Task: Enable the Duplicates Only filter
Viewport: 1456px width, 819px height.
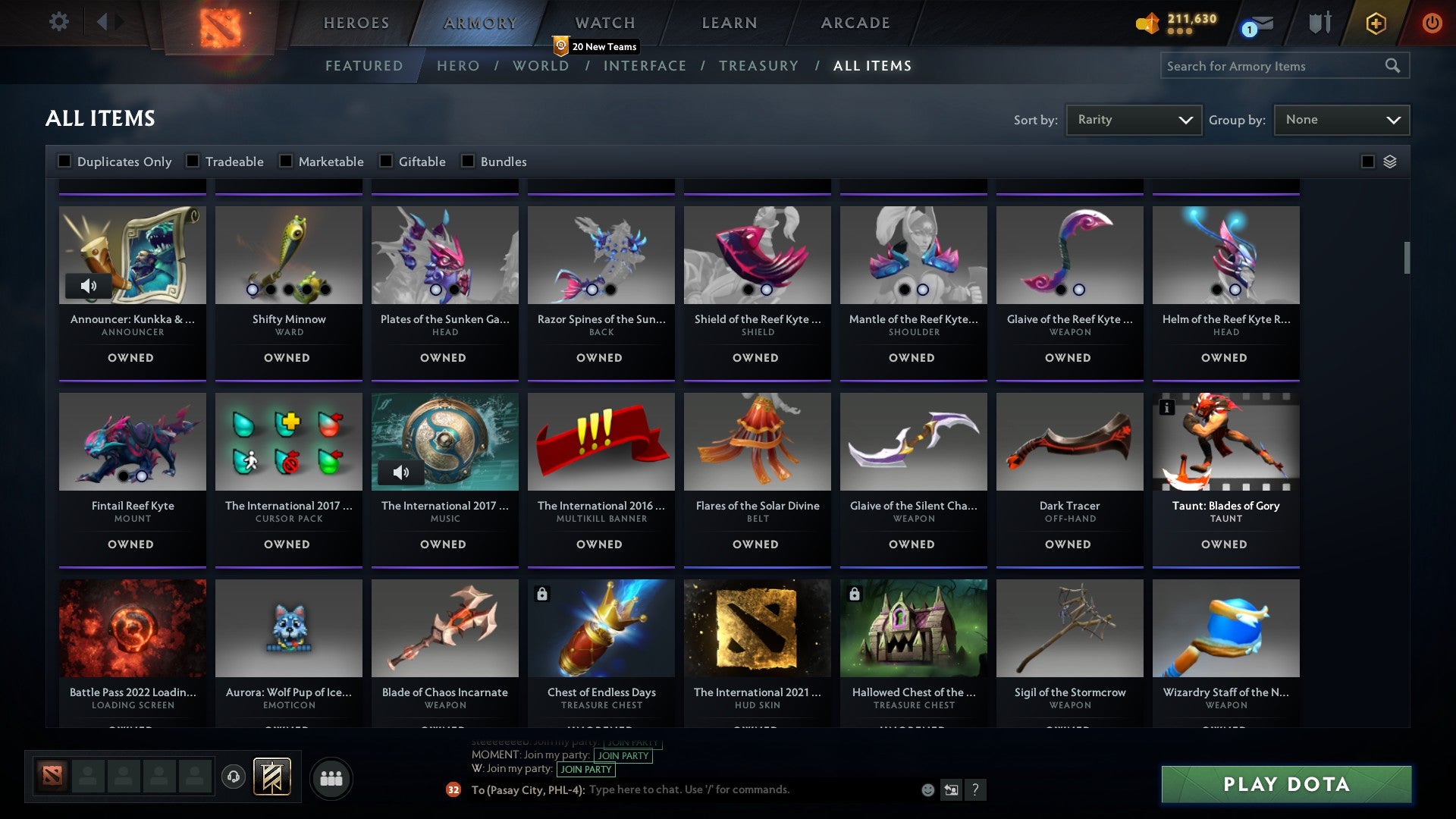Action: (x=64, y=161)
